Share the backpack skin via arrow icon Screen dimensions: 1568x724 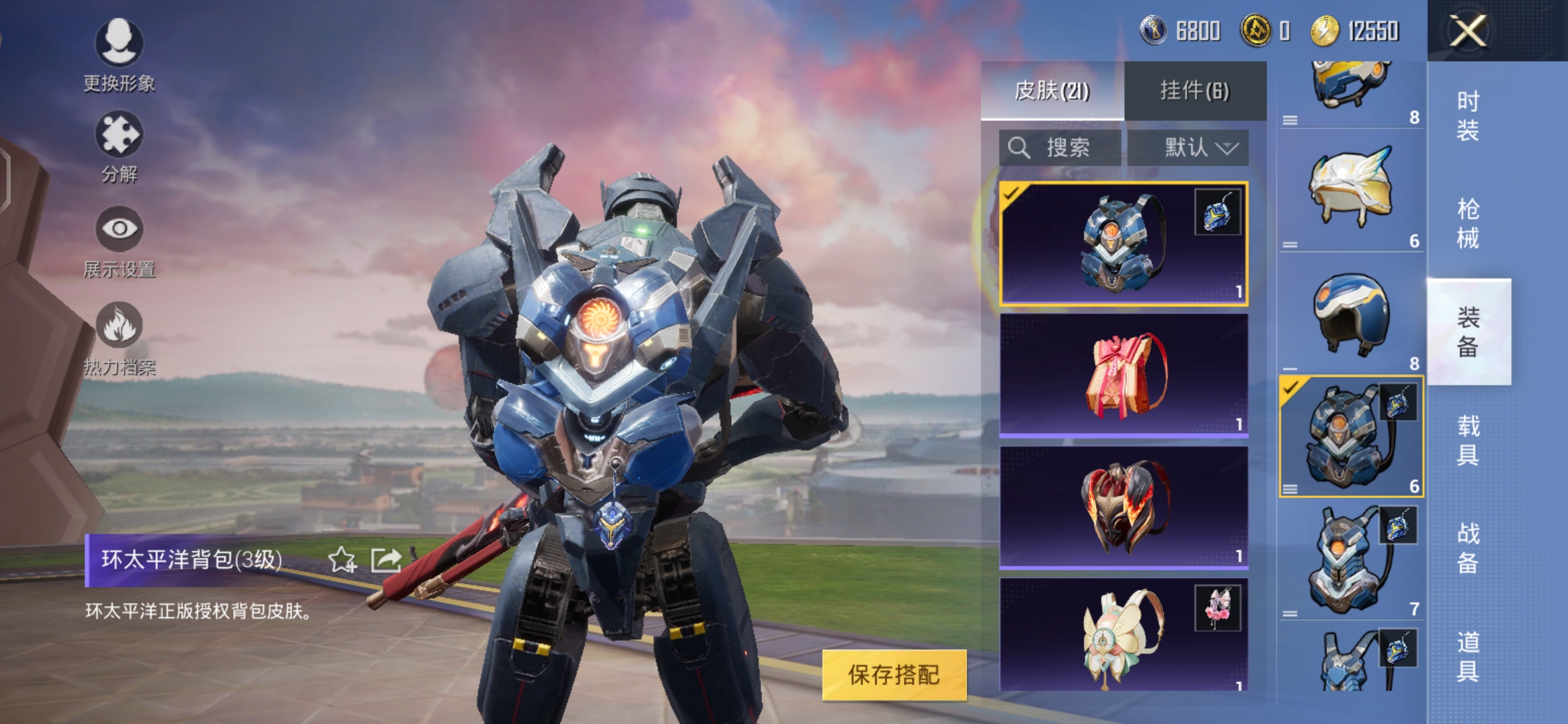[386, 560]
